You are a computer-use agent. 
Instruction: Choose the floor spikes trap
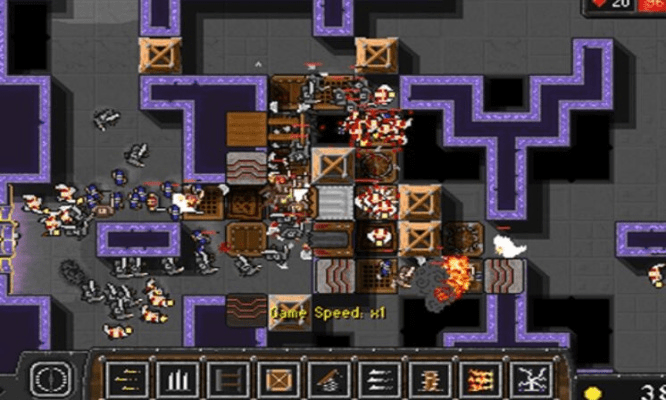pos(177,379)
